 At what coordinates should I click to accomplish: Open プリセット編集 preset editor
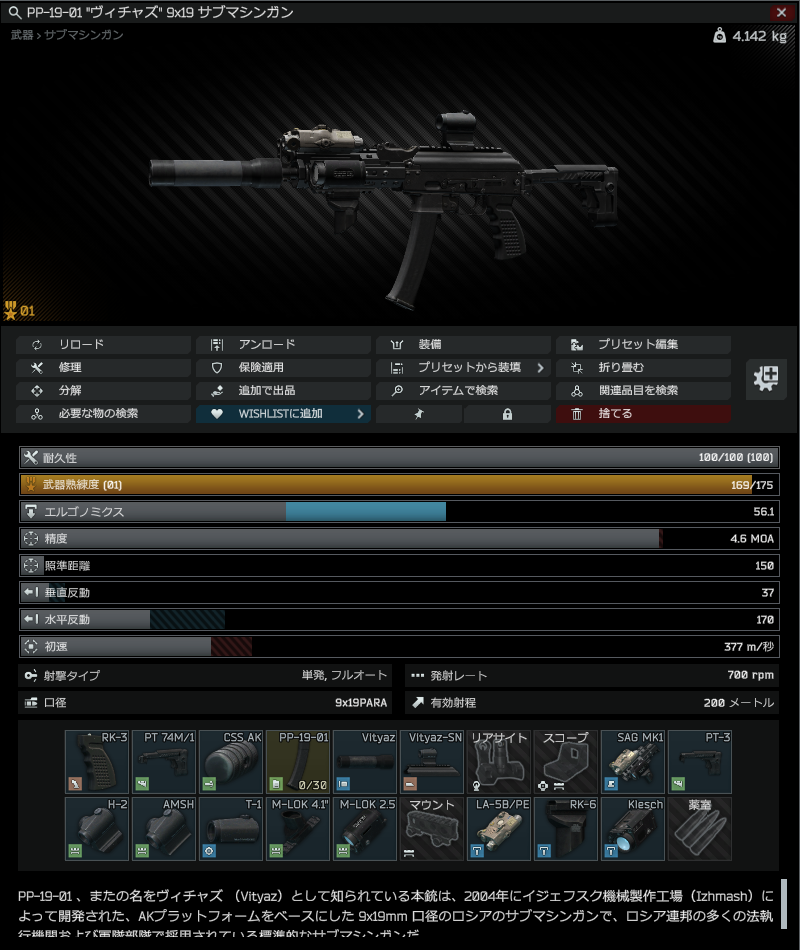[643, 344]
